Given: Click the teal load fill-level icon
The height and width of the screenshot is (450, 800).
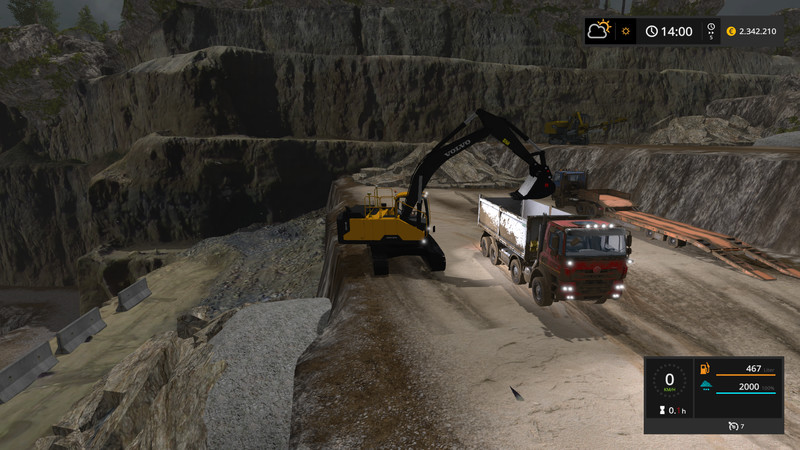Looking at the screenshot, I should (704, 387).
